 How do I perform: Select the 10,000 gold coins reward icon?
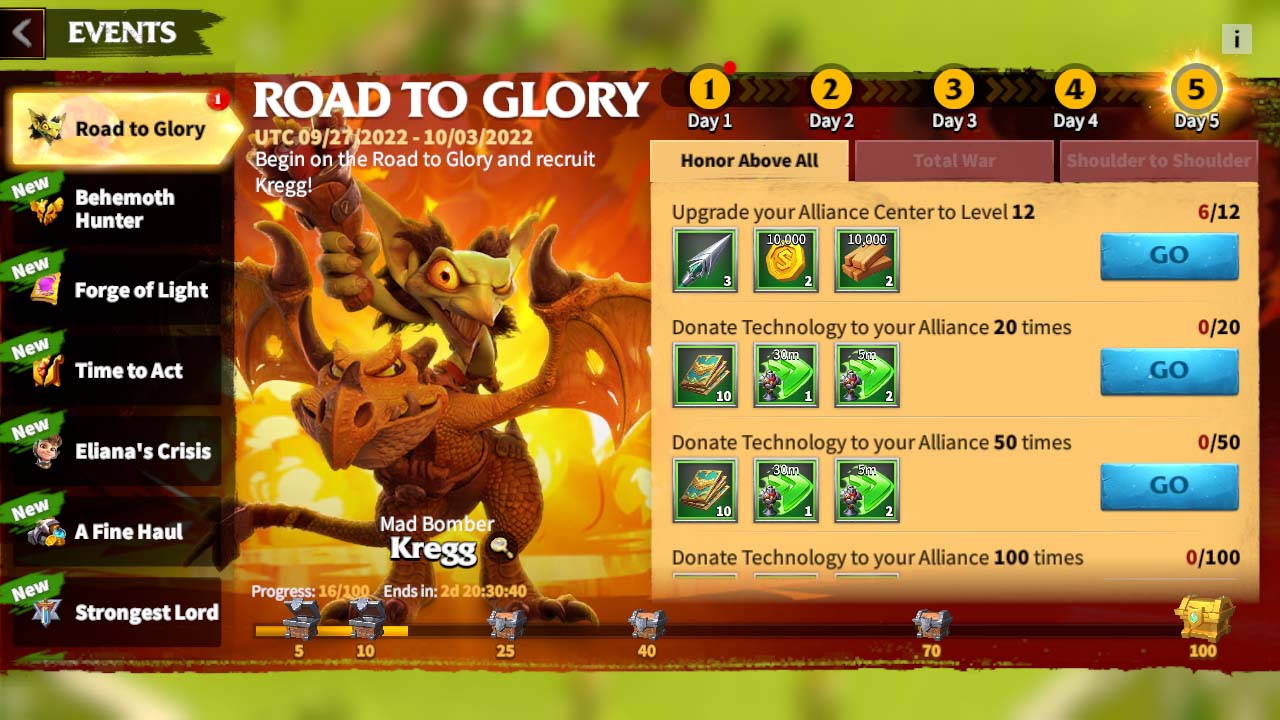coord(785,259)
